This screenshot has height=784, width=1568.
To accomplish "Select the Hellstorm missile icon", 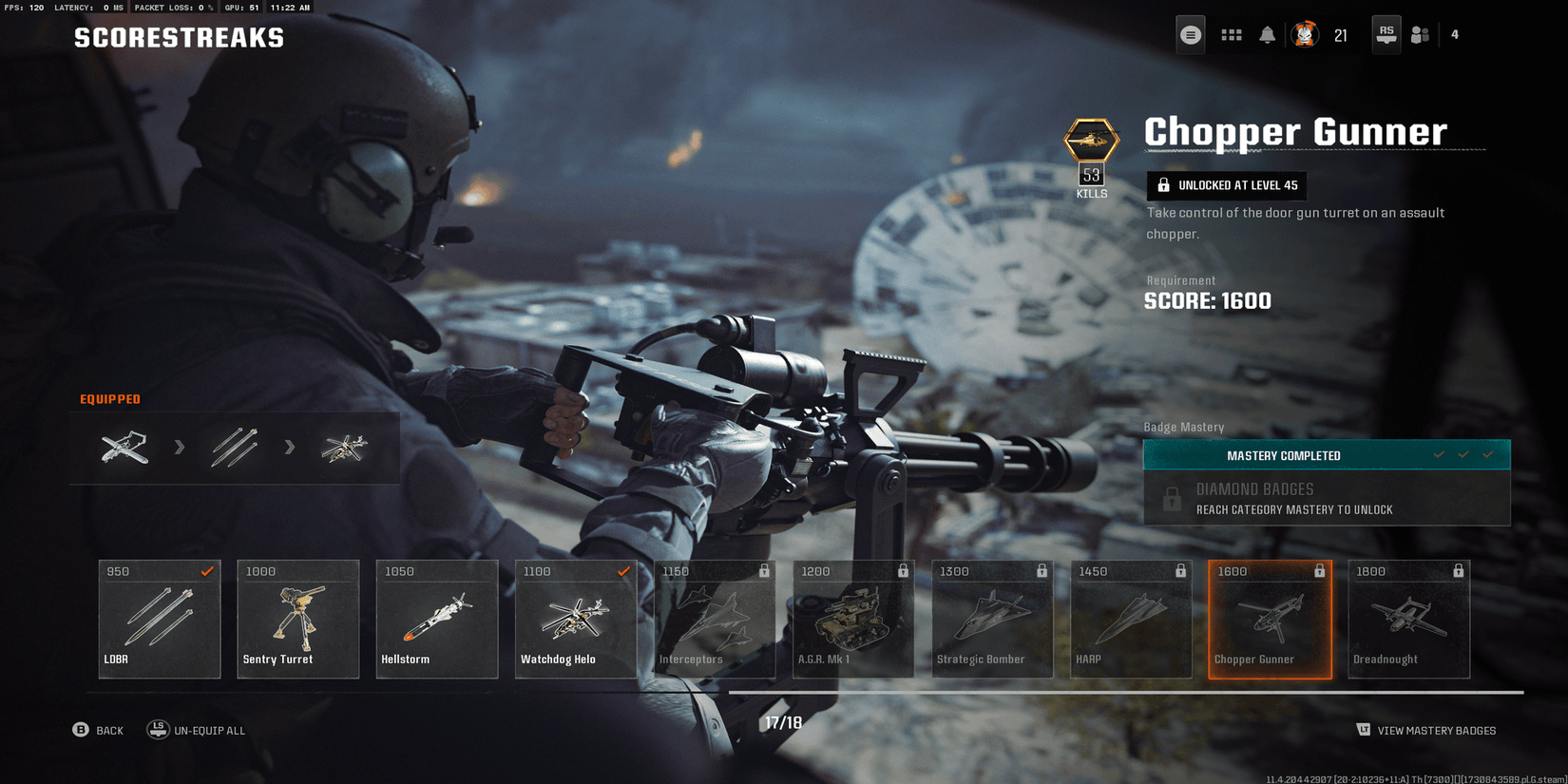I will click(436, 618).
